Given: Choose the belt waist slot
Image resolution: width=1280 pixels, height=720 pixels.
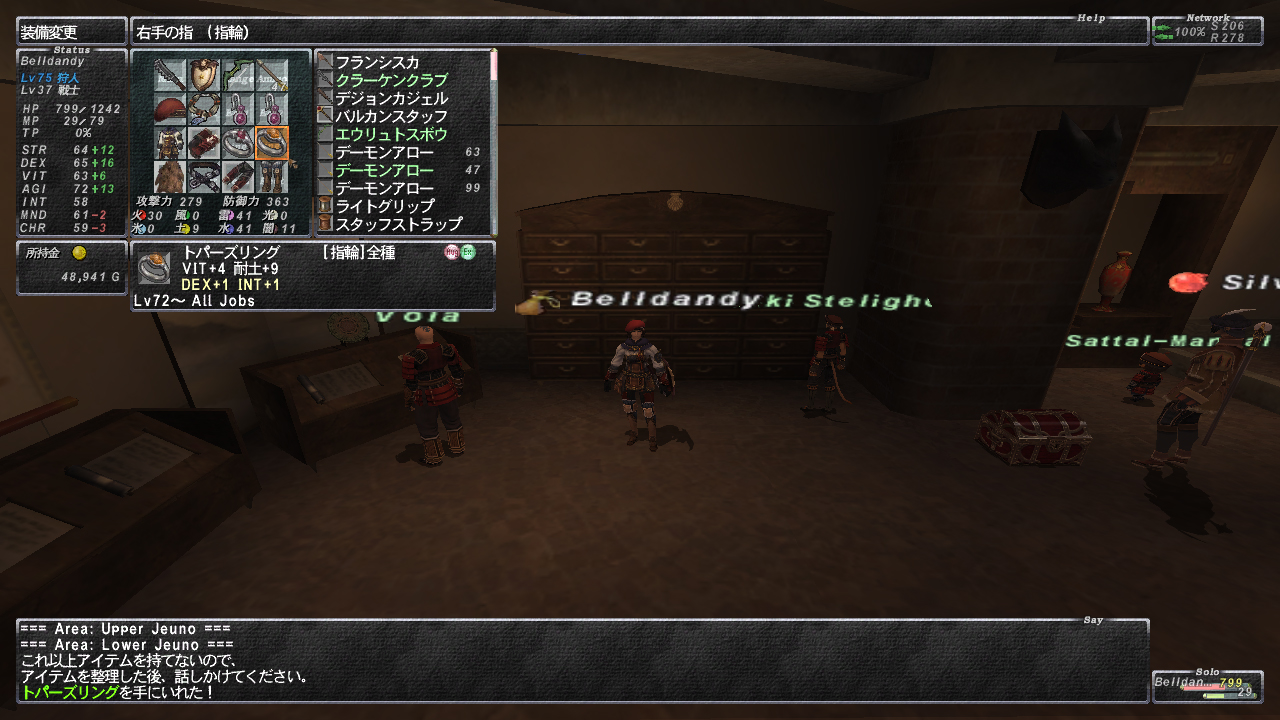Looking at the screenshot, I should (x=205, y=177).
